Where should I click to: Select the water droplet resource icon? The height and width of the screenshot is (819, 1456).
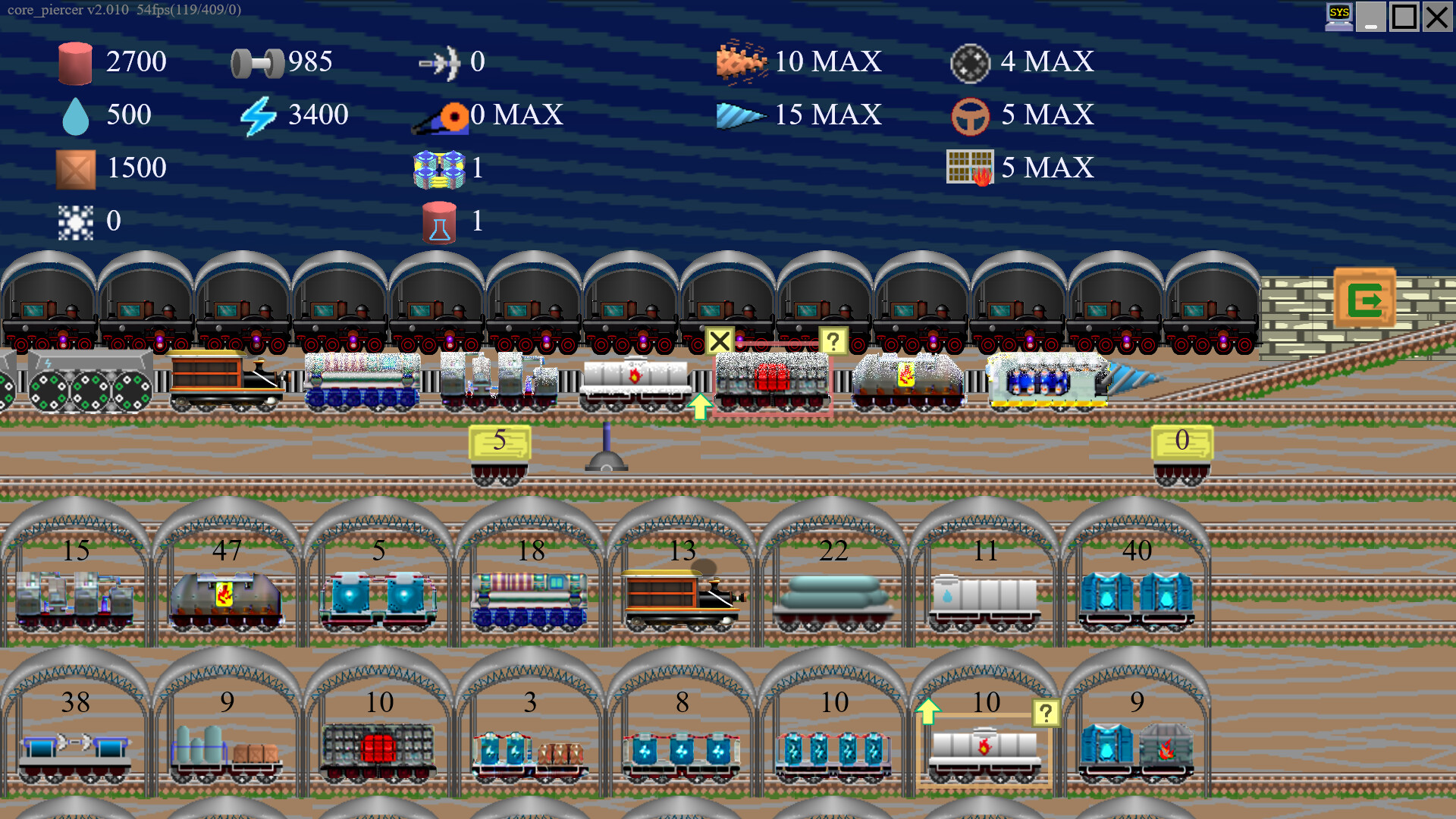[75, 115]
